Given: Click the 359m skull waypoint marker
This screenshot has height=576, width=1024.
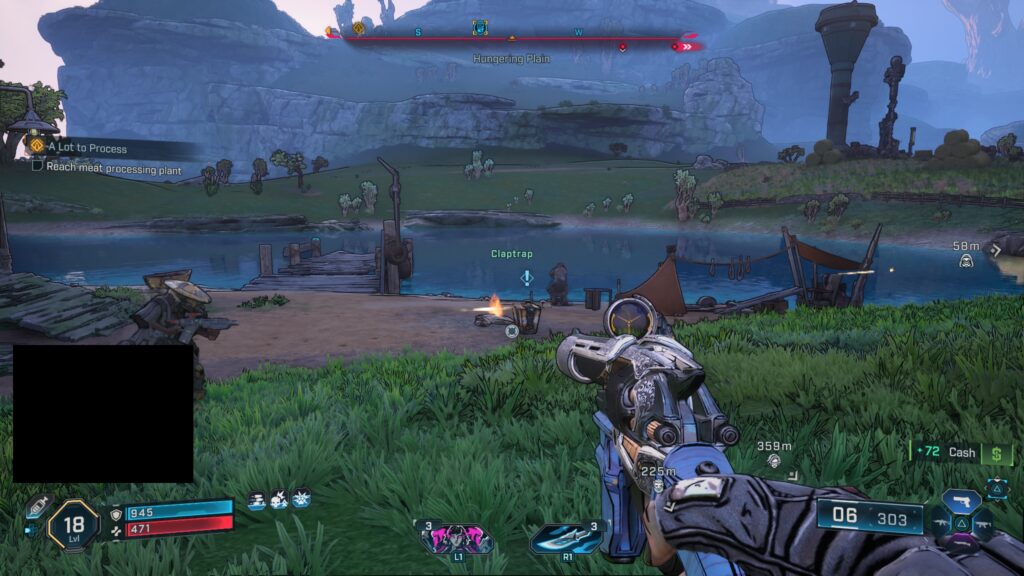Looking at the screenshot, I should point(774,460).
